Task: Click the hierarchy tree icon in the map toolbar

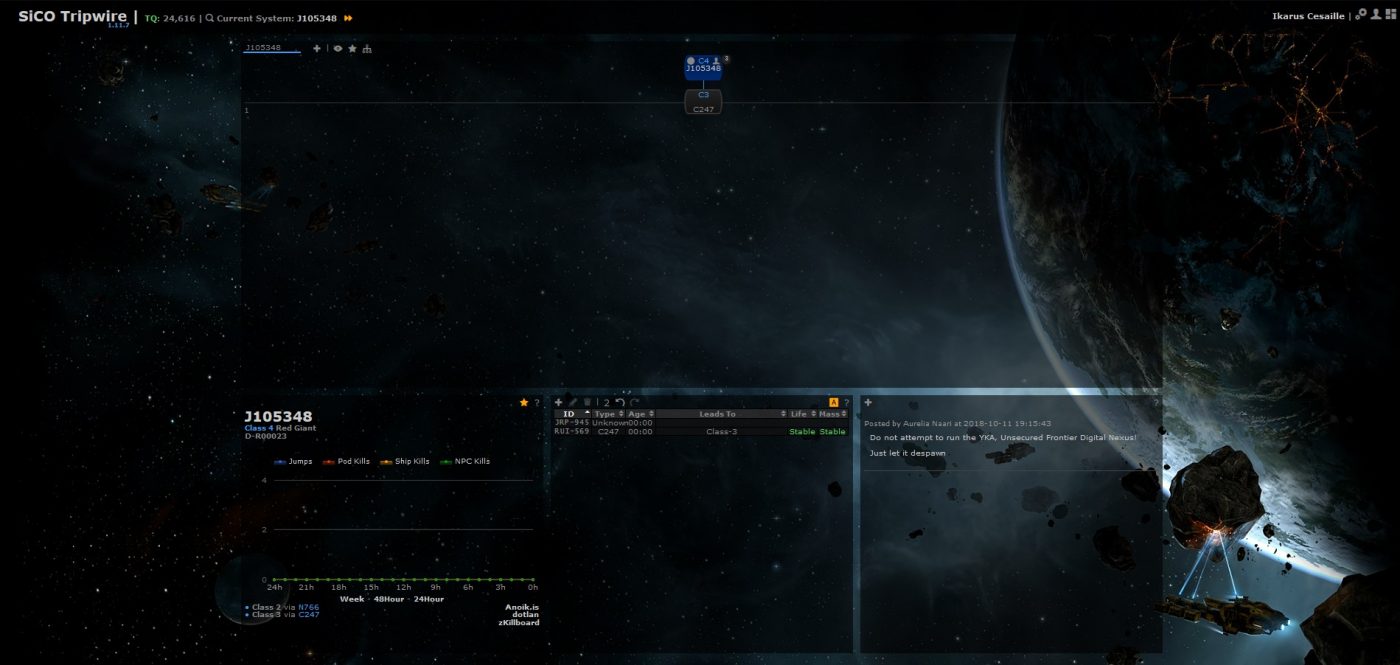Action: coord(367,48)
